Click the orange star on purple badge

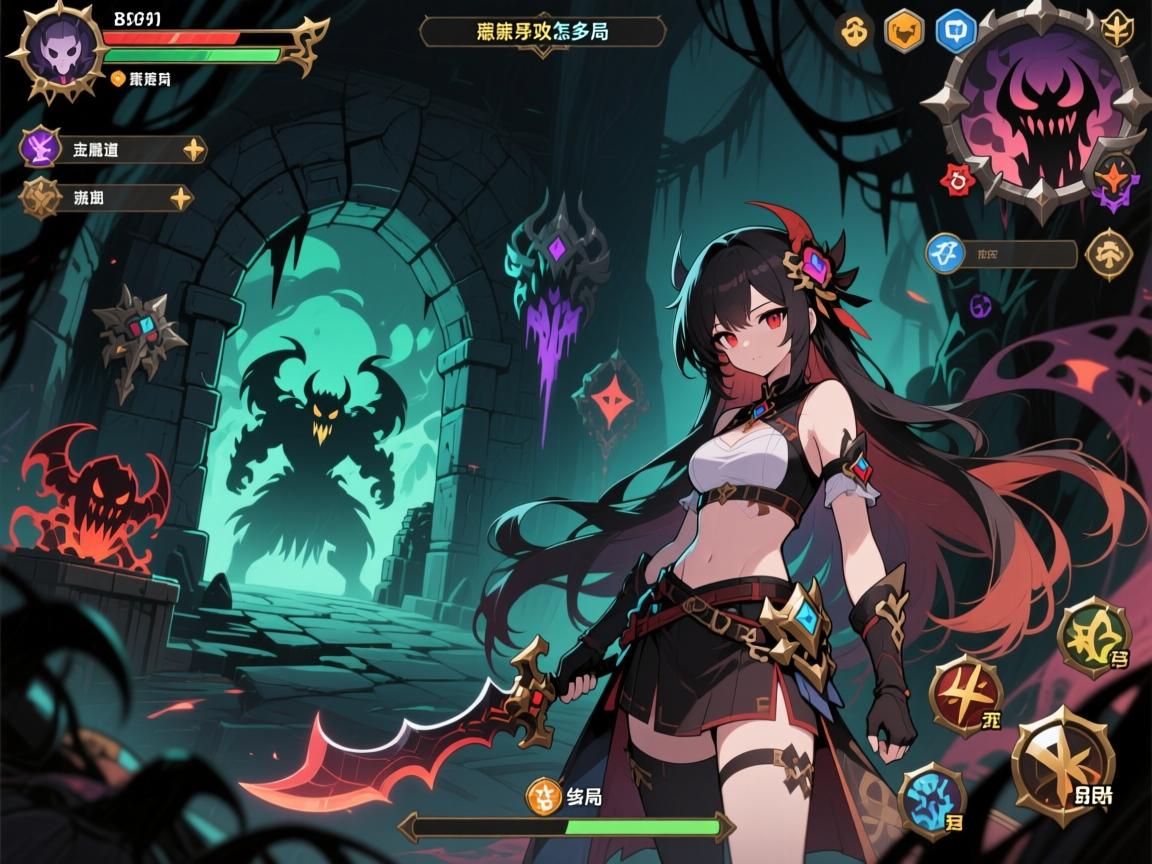pyautogui.click(x=1113, y=180)
